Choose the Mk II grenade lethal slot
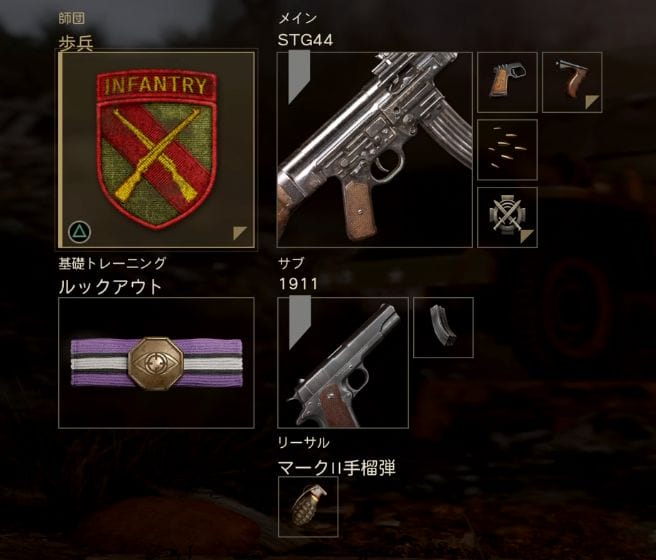 pyautogui.click(x=308, y=506)
